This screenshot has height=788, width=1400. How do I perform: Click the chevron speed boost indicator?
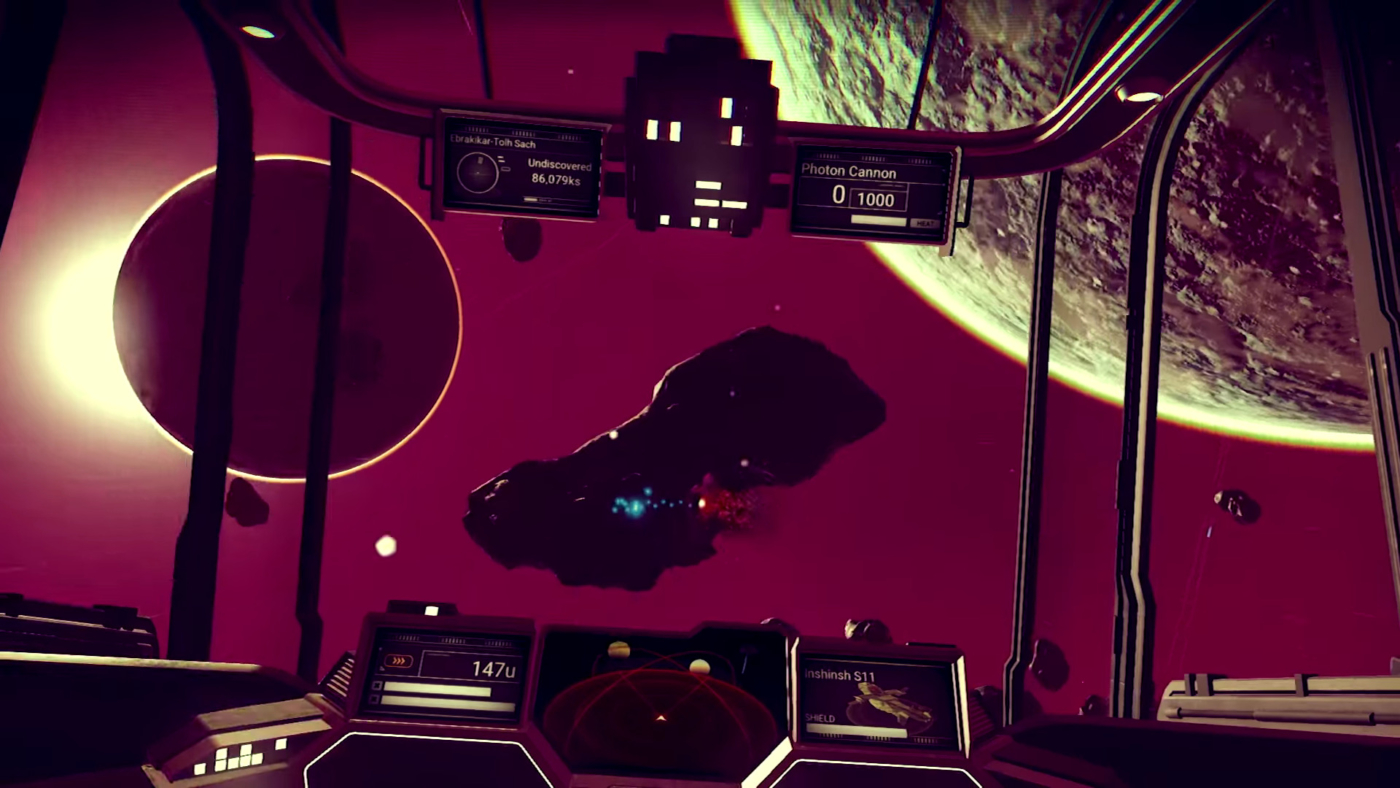(x=398, y=659)
